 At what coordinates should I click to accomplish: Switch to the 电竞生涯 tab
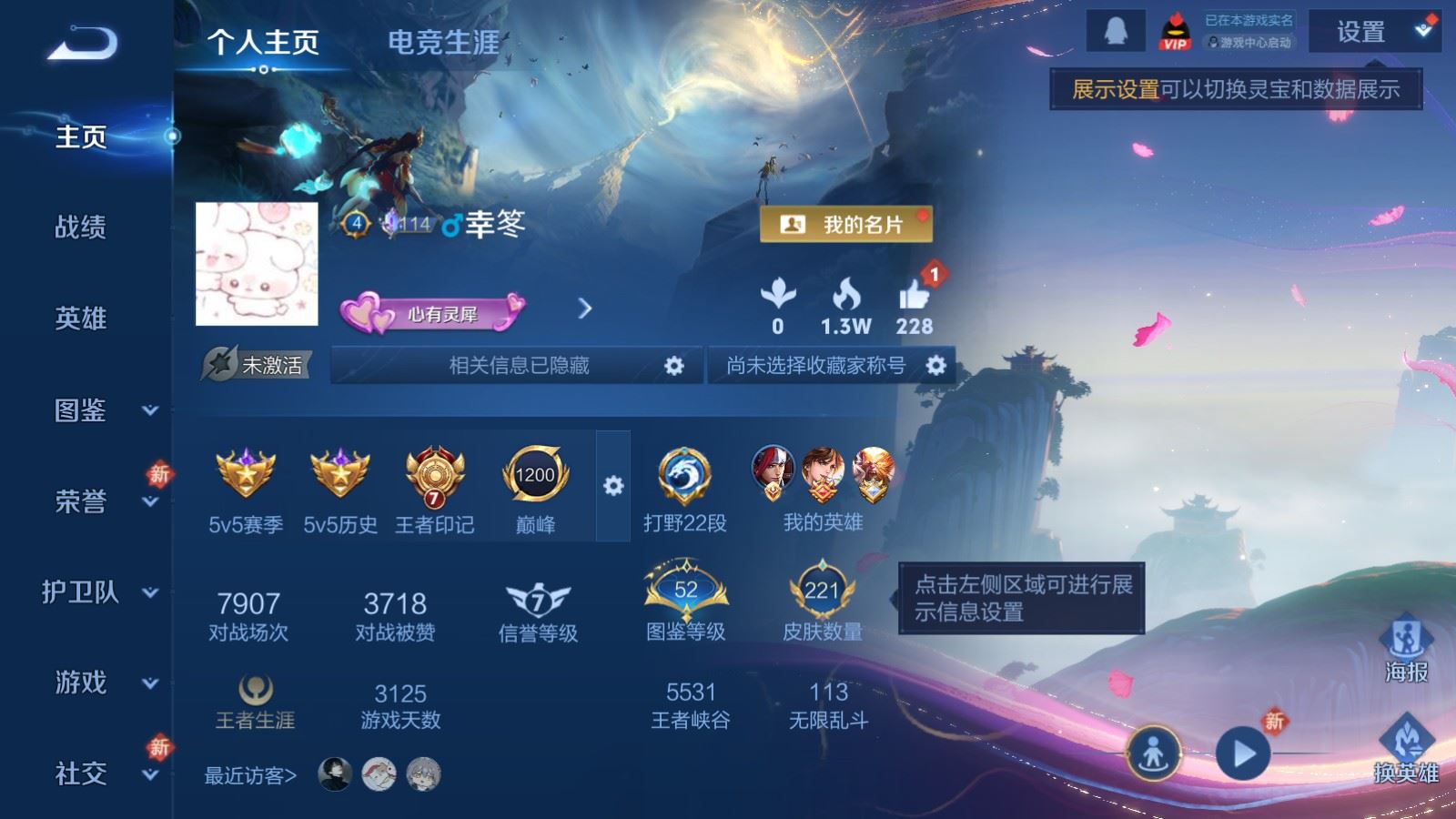click(x=443, y=42)
